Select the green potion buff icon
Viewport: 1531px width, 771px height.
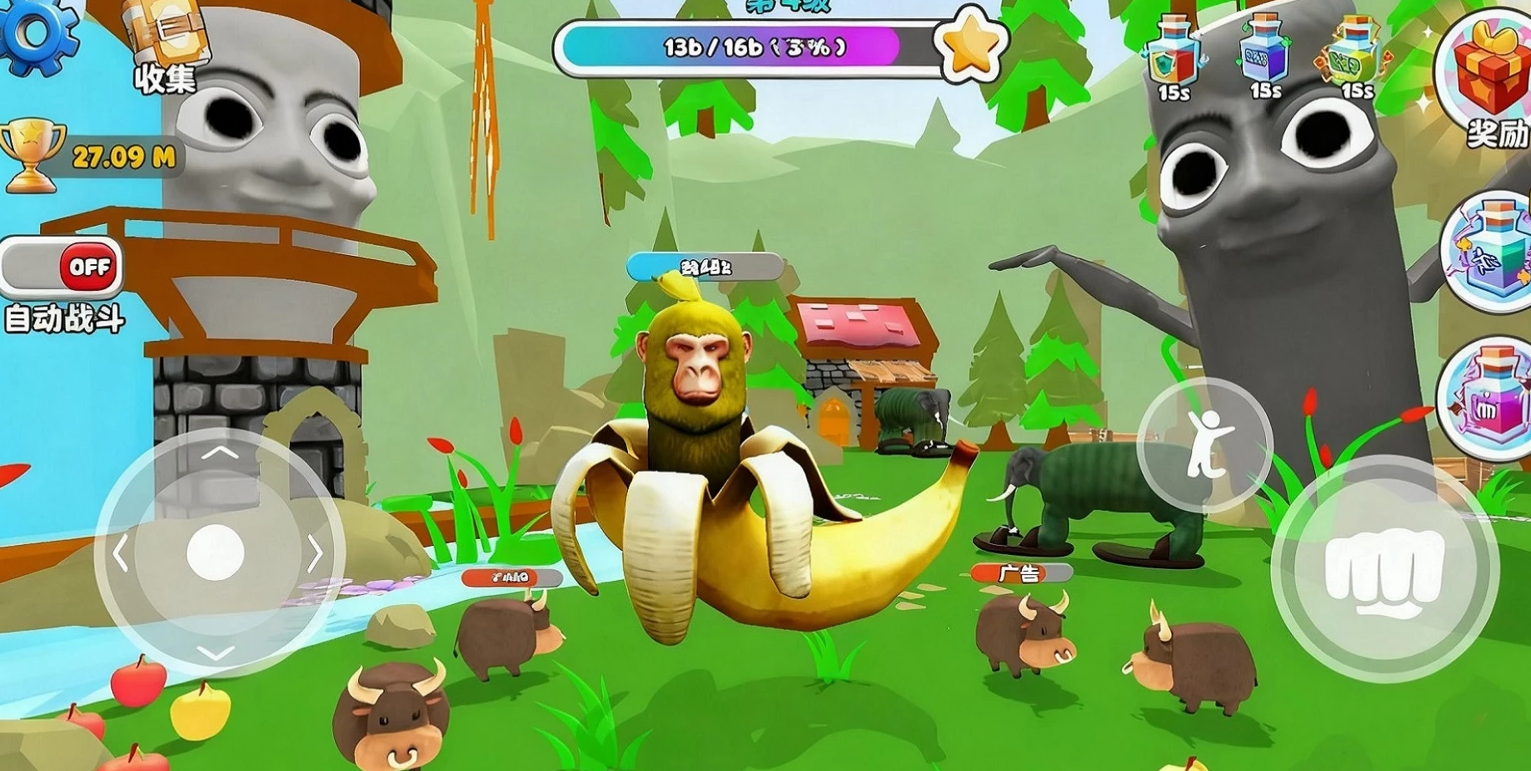pos(1355,52)
